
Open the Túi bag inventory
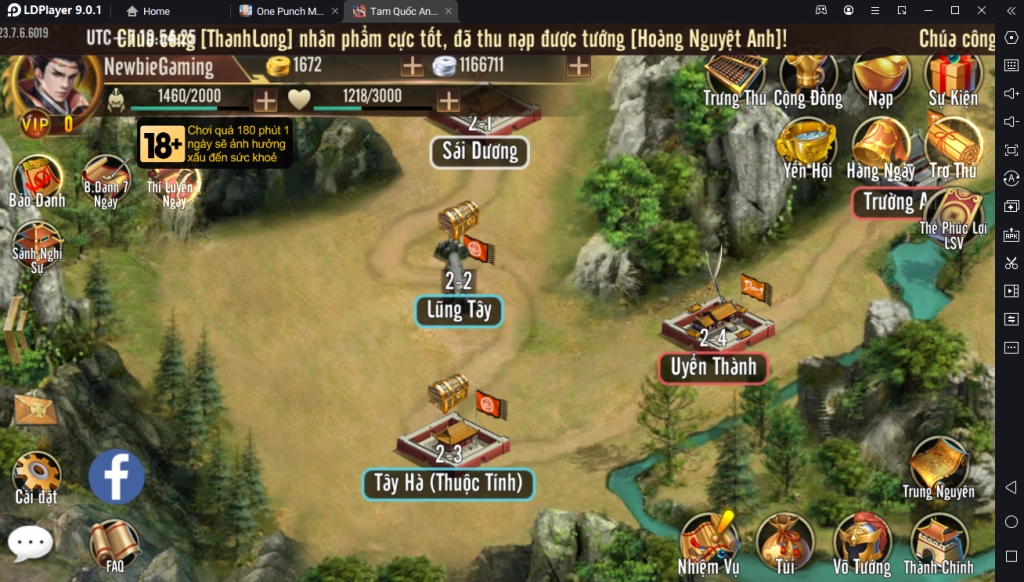[x=784, y=541]
